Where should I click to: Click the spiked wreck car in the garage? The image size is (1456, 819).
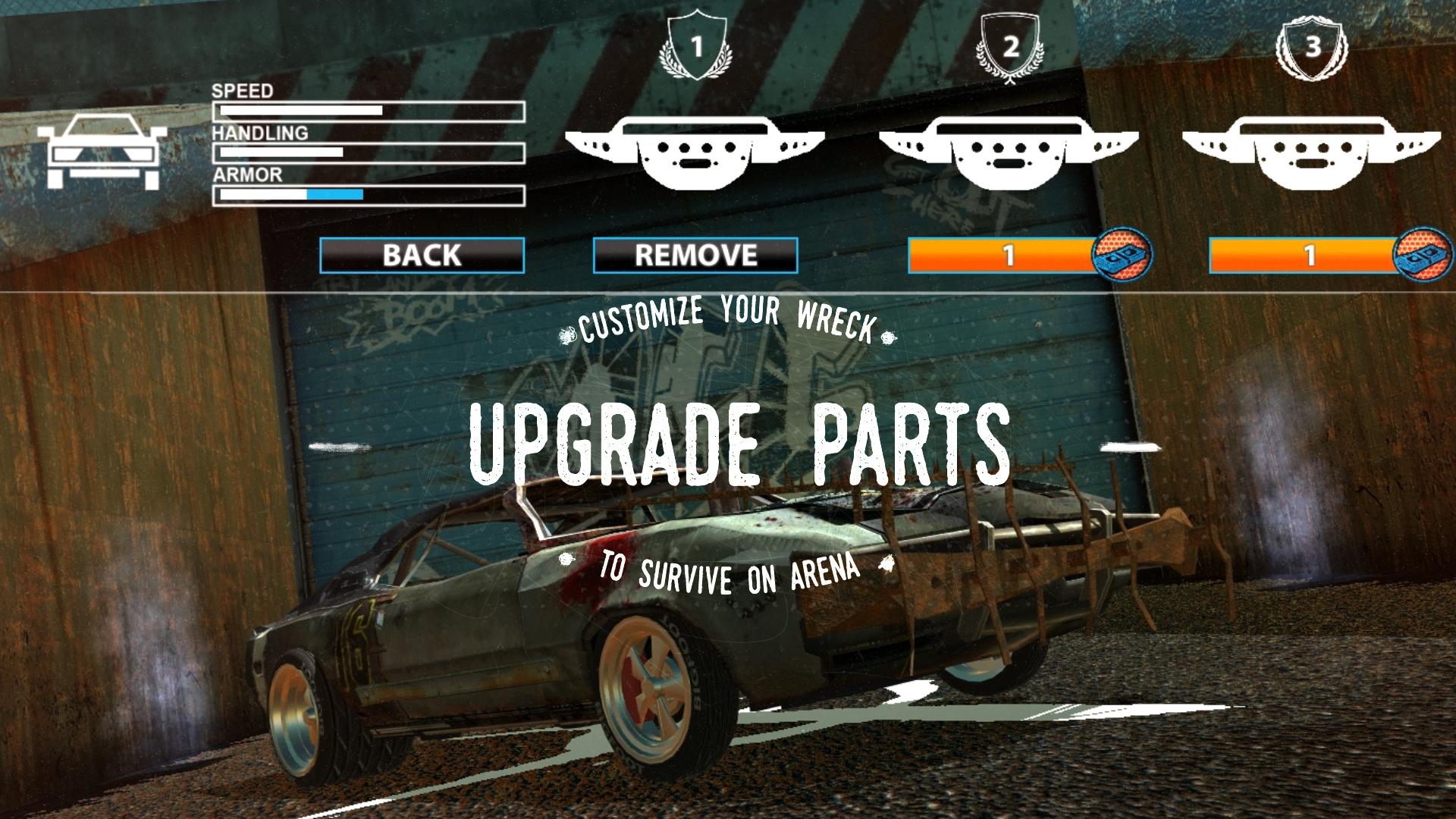pyautogui.click(x=682, y=622)
